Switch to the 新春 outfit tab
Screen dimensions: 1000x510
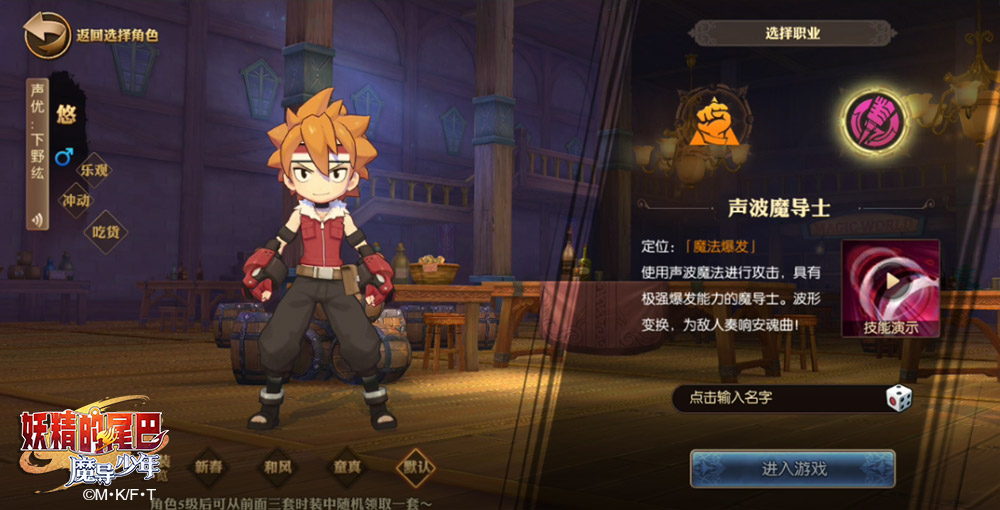click(x=209, y=467)
